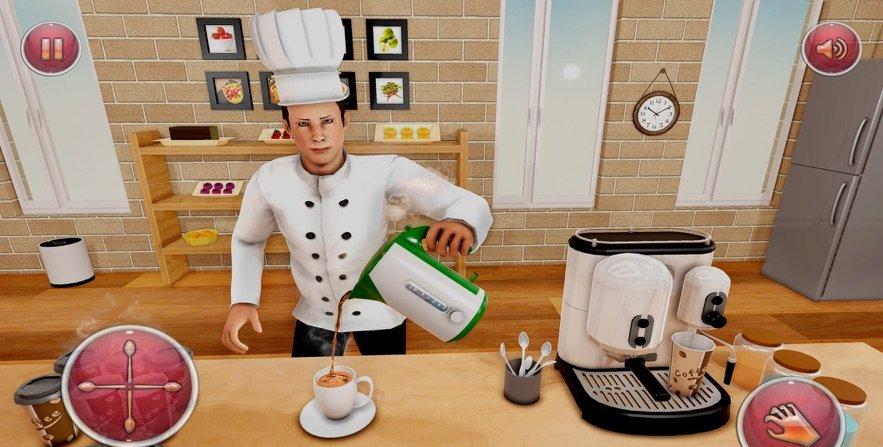Pause the game with the pause button

[51, 49]
